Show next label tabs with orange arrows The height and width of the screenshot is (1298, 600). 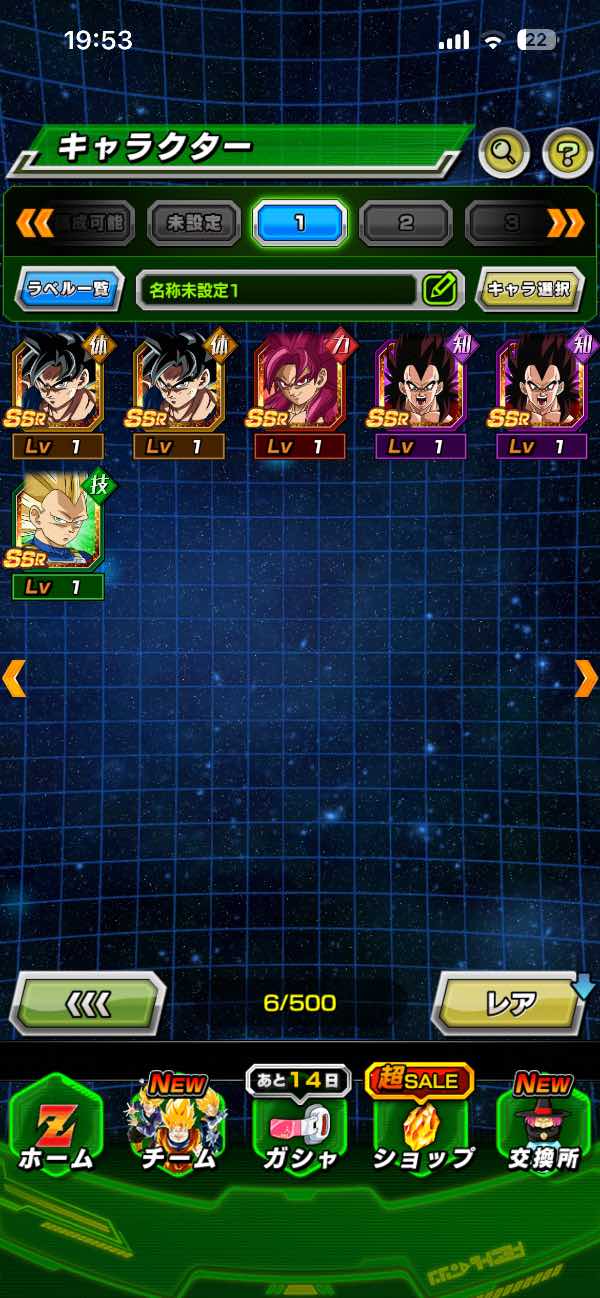[566, 222]
